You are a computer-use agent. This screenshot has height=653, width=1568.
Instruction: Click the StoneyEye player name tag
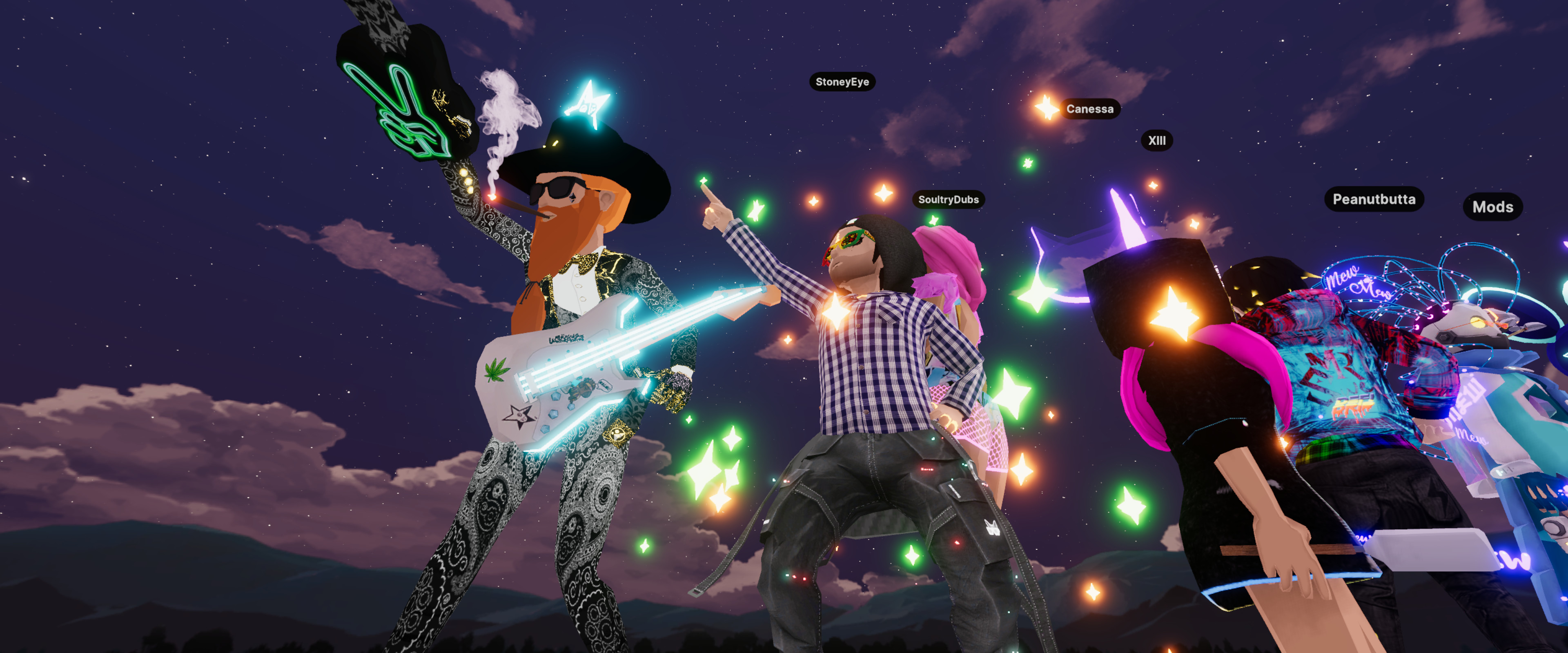click(x=842, y=82)
